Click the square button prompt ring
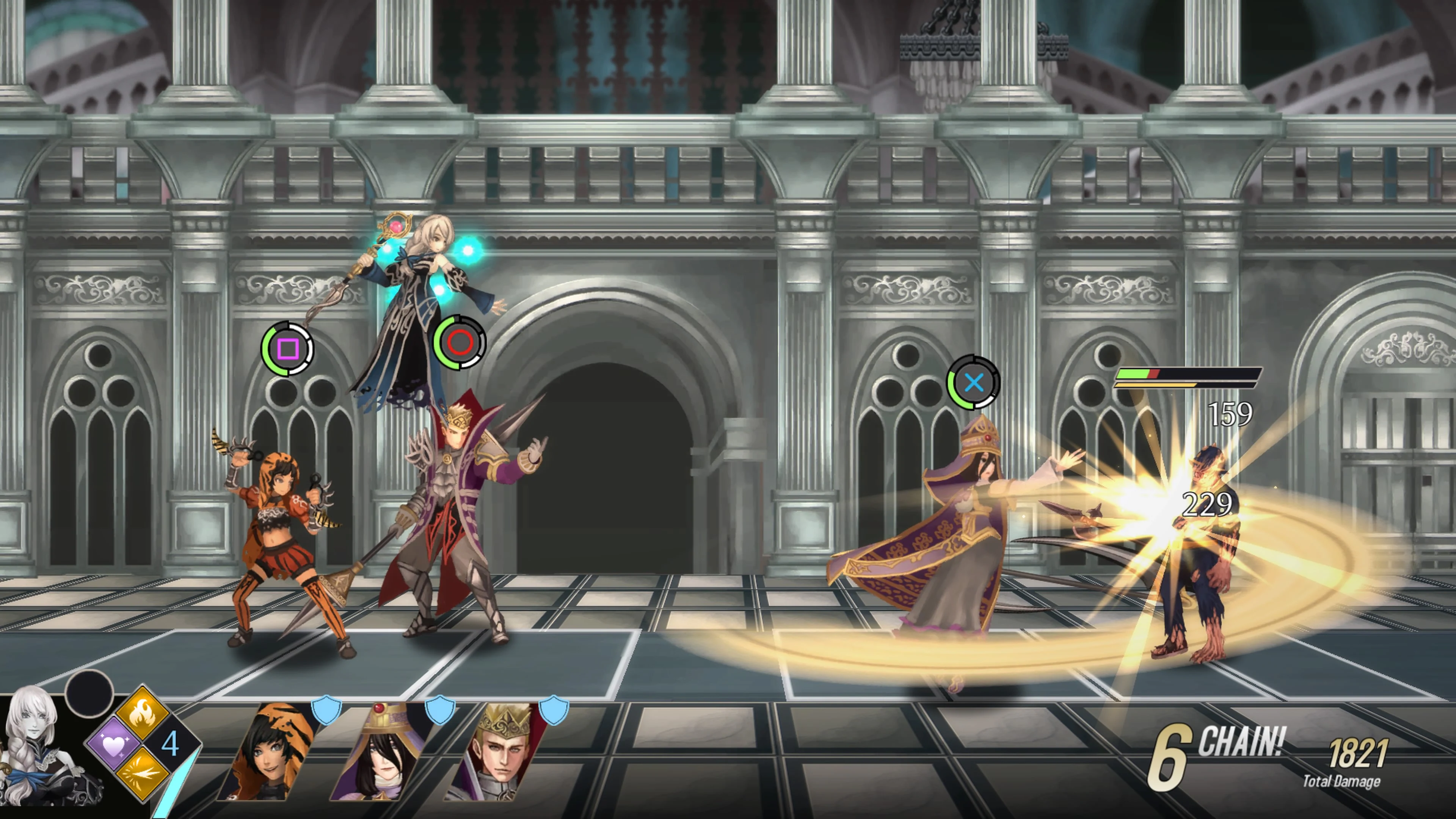1456x819 pixels. pos(289,349)
